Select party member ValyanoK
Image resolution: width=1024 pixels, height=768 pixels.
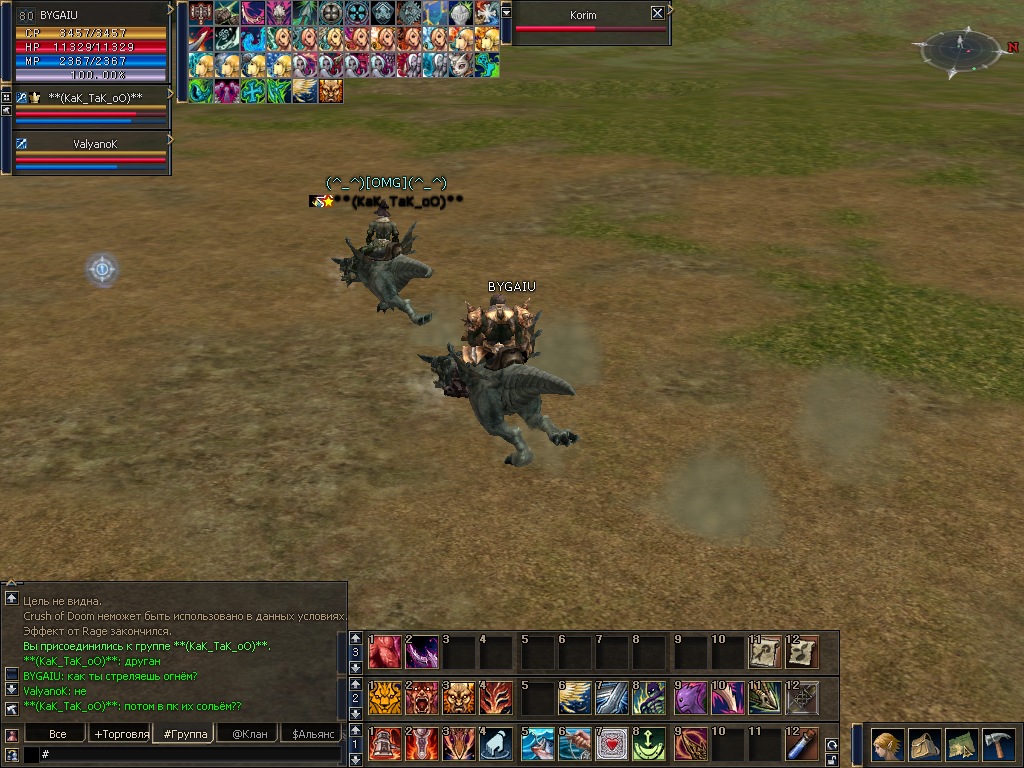(x=95, y=144)
